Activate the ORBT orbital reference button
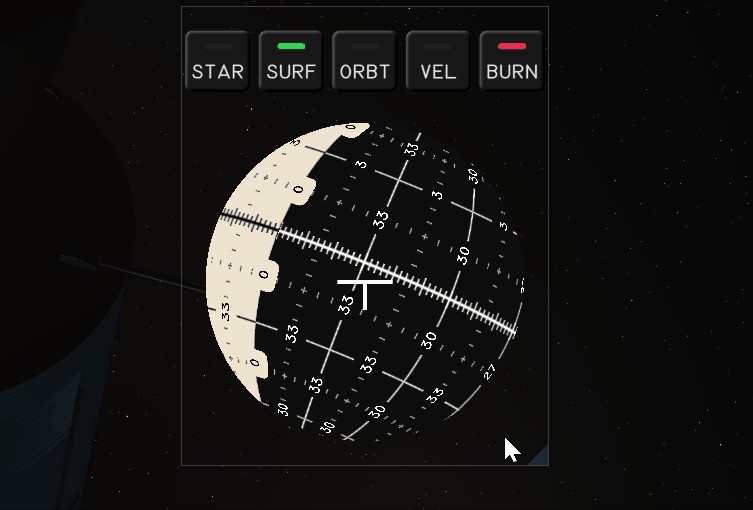The image size is (753, 510). point(365,61)
